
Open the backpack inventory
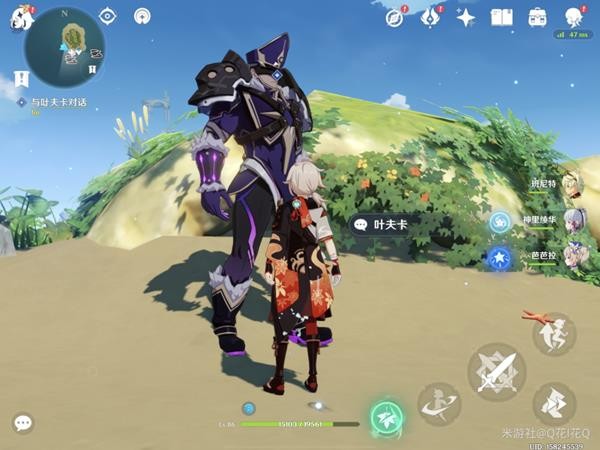pos(538,17)
